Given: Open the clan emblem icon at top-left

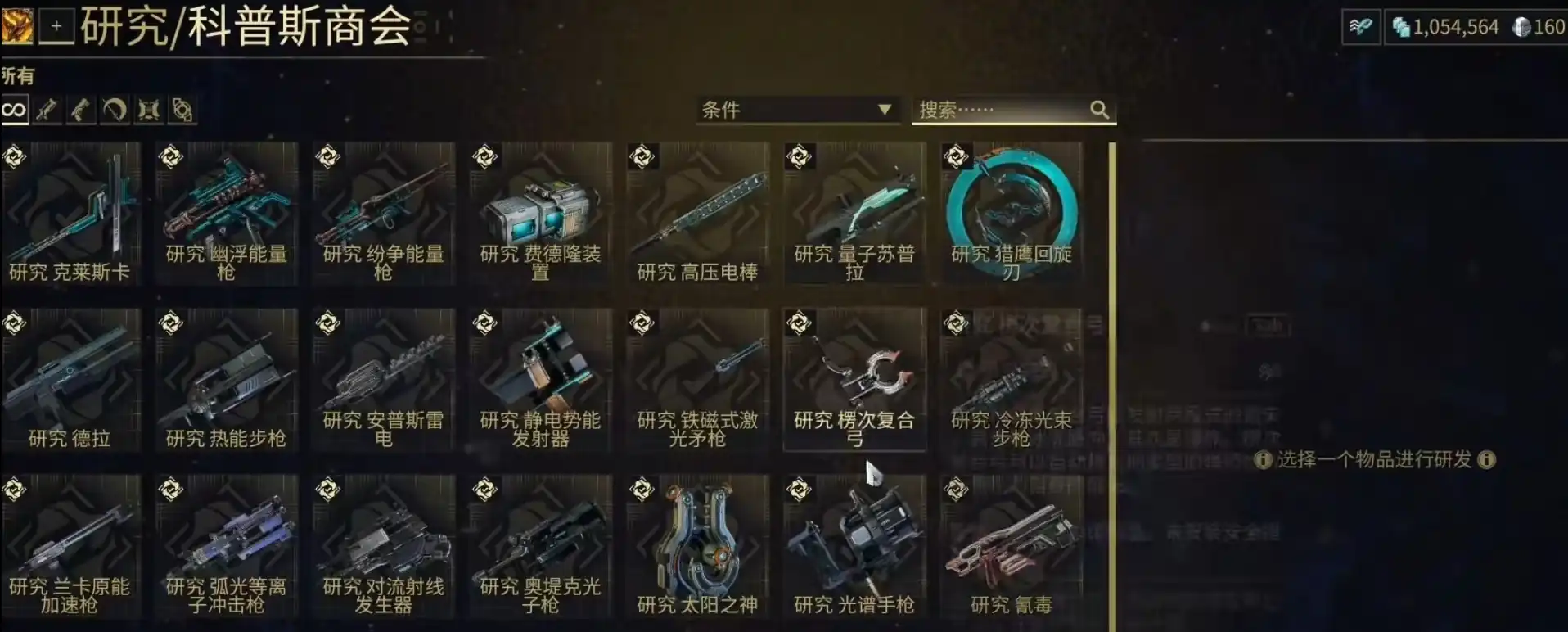Looking at the screenshot, I should pyautogui.click(x=17, y=26).
